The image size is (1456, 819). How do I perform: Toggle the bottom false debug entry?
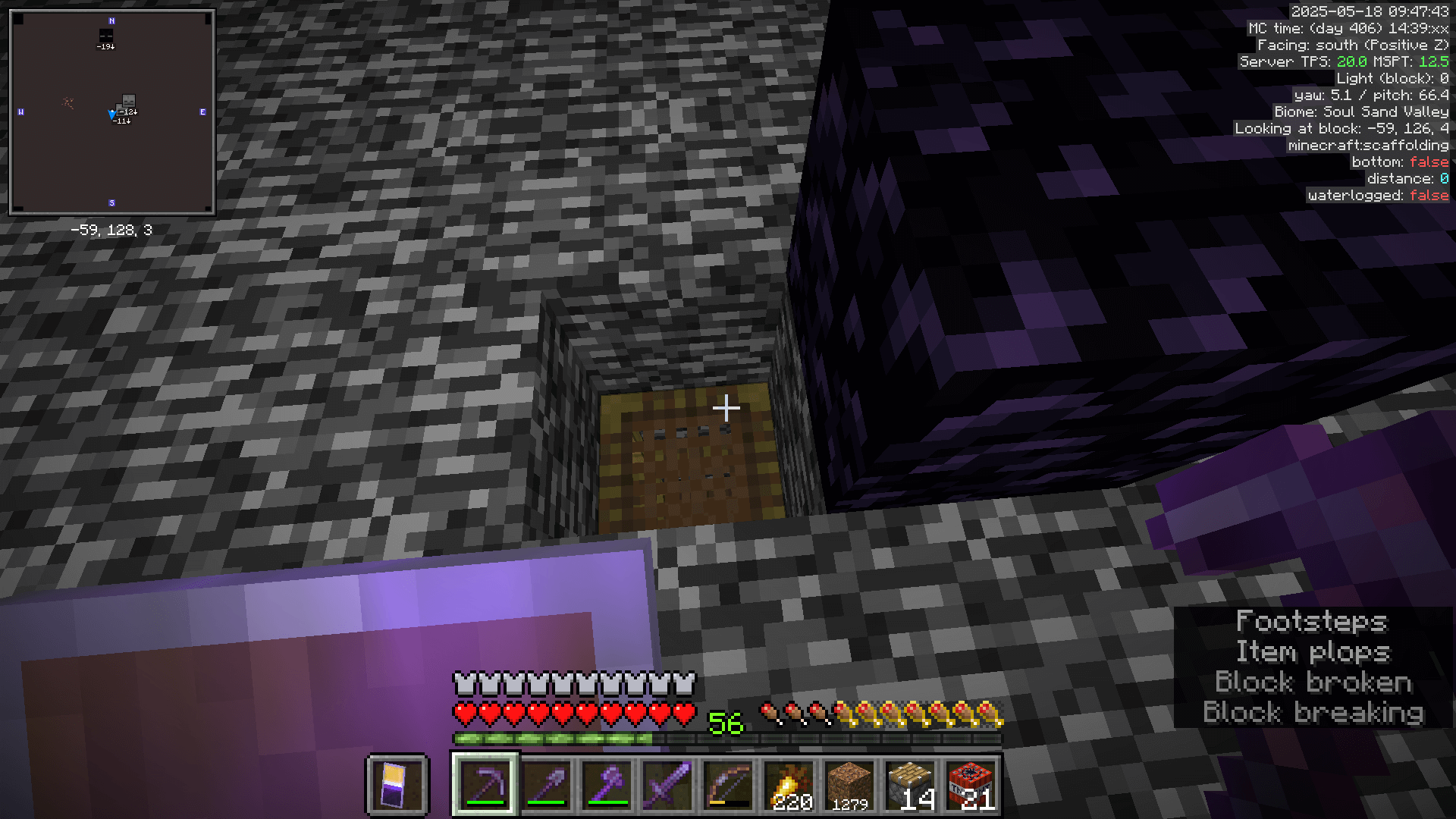tap(1399, 162)
